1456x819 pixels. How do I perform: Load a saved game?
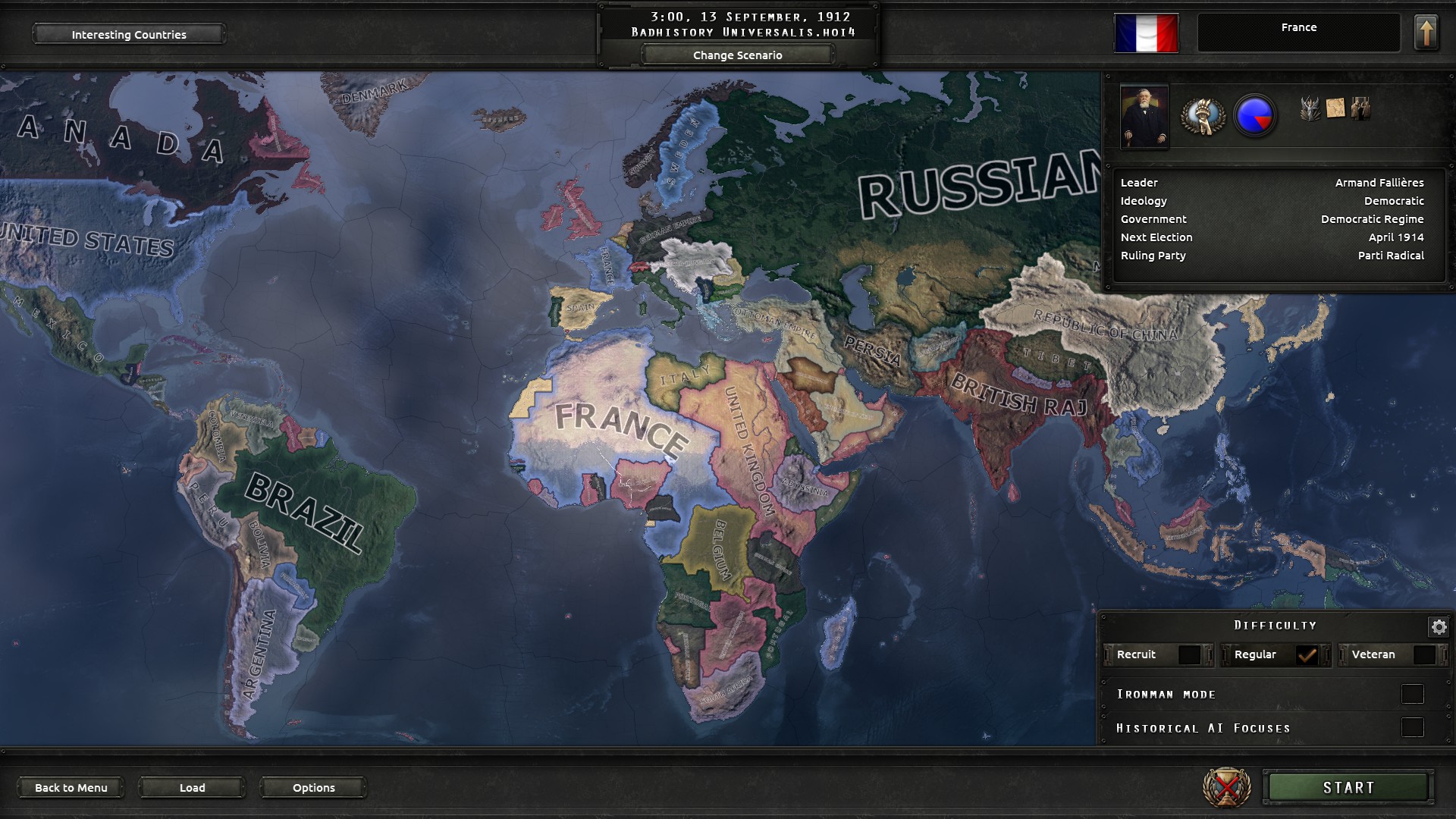192,787
